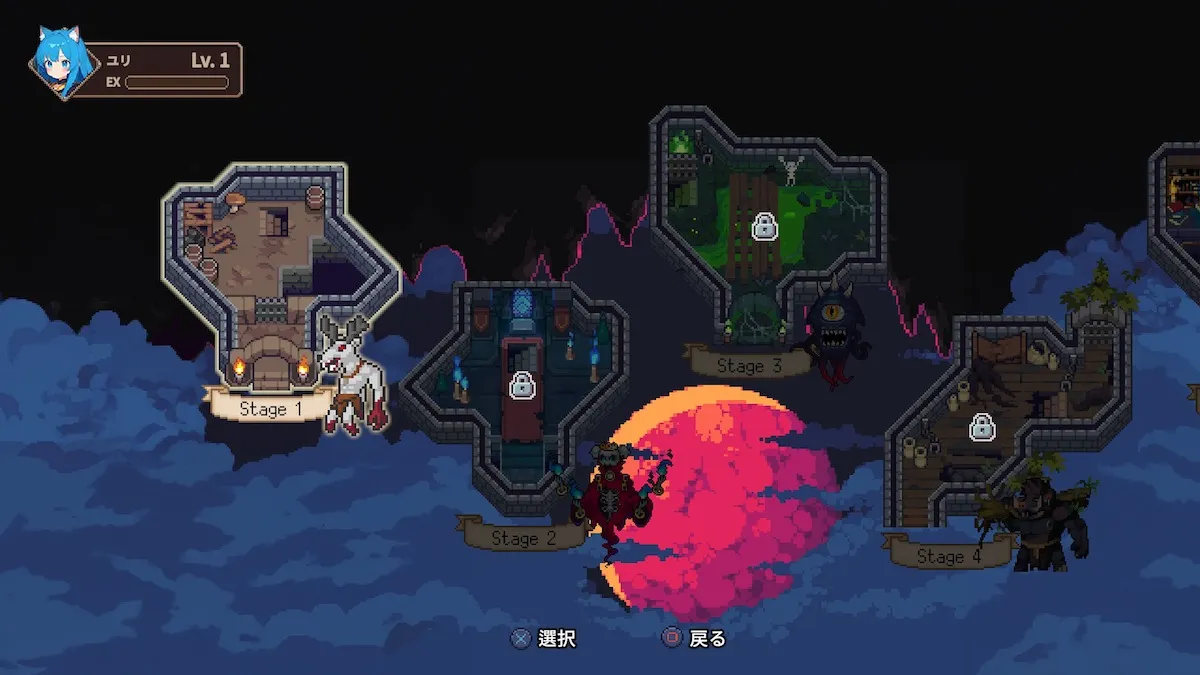Click the Stage 2 banner label

coord(523,538)
